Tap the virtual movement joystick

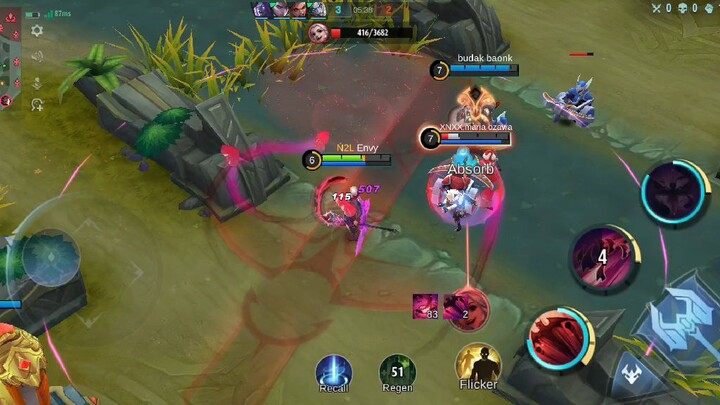point(50,257)
